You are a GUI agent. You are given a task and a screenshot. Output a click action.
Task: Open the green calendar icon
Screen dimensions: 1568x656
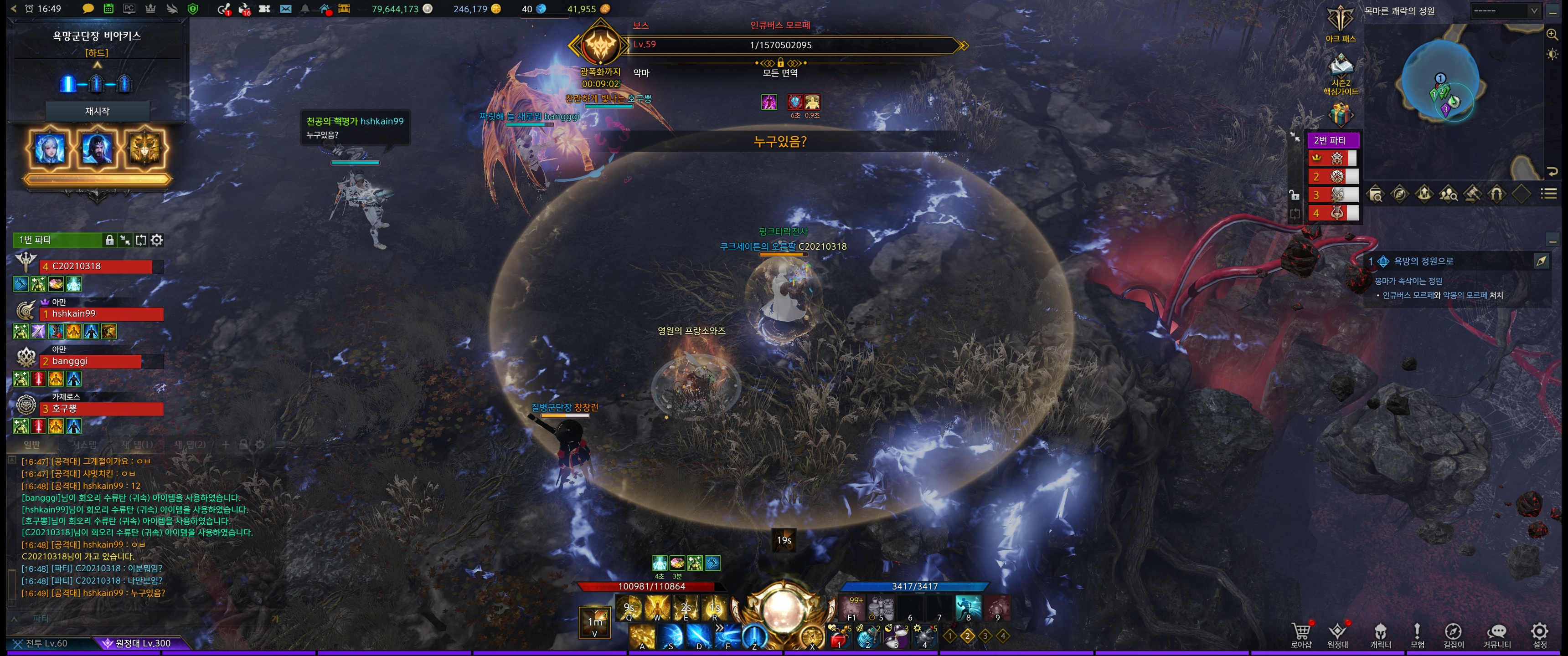coord(108,9)
